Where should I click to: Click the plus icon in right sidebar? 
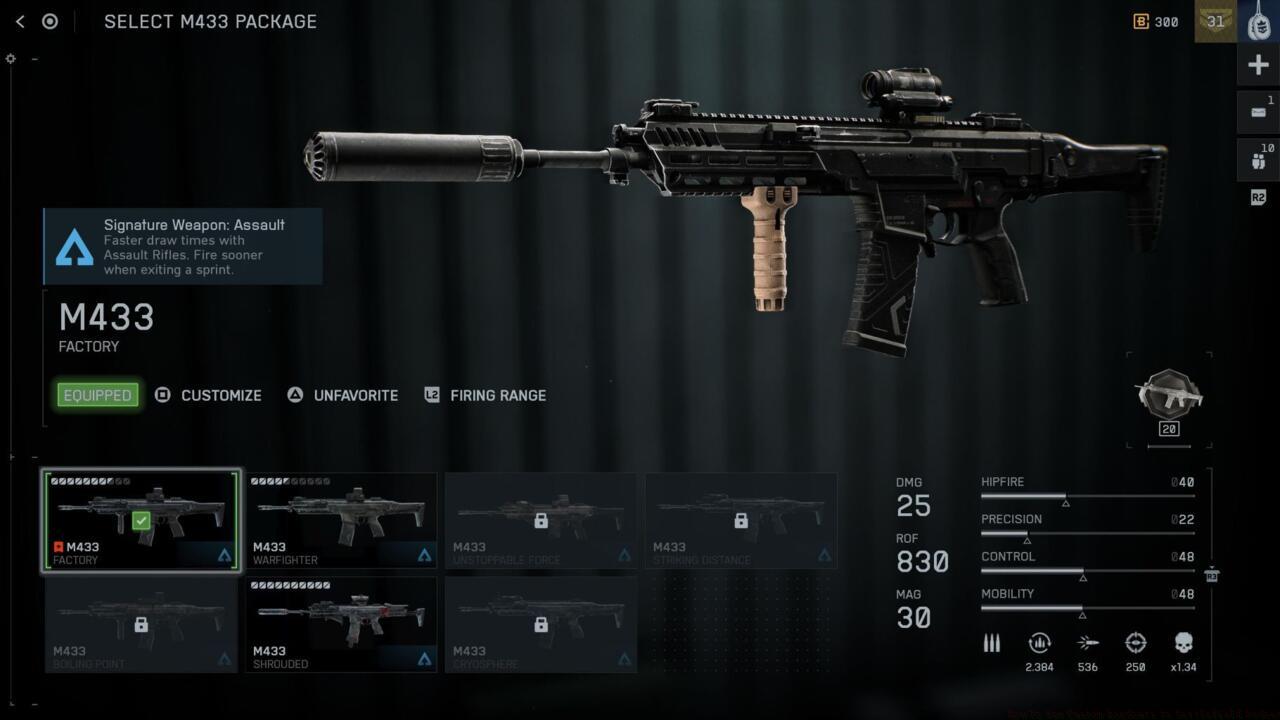(1257, 64)
